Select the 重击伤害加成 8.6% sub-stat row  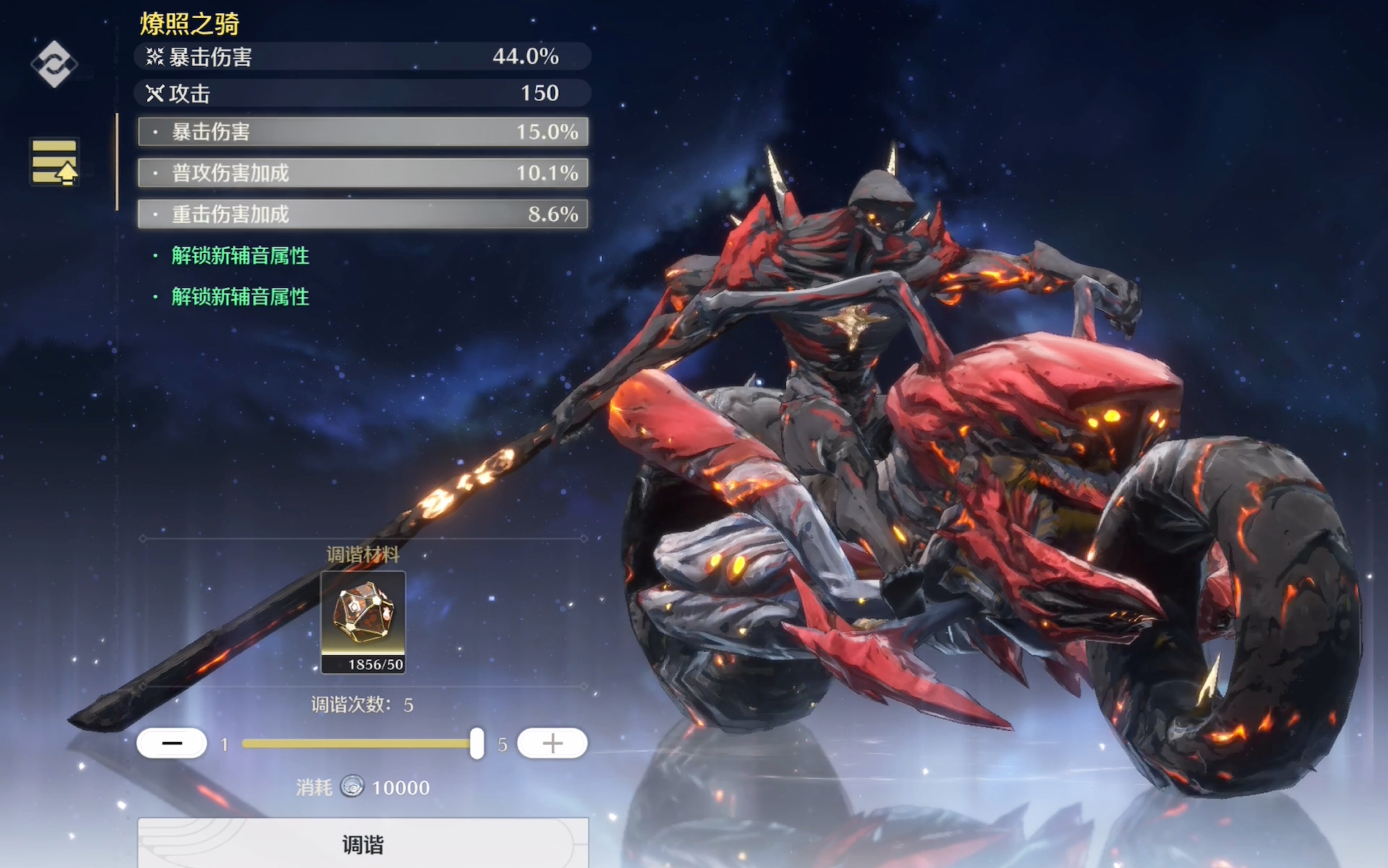363,214
